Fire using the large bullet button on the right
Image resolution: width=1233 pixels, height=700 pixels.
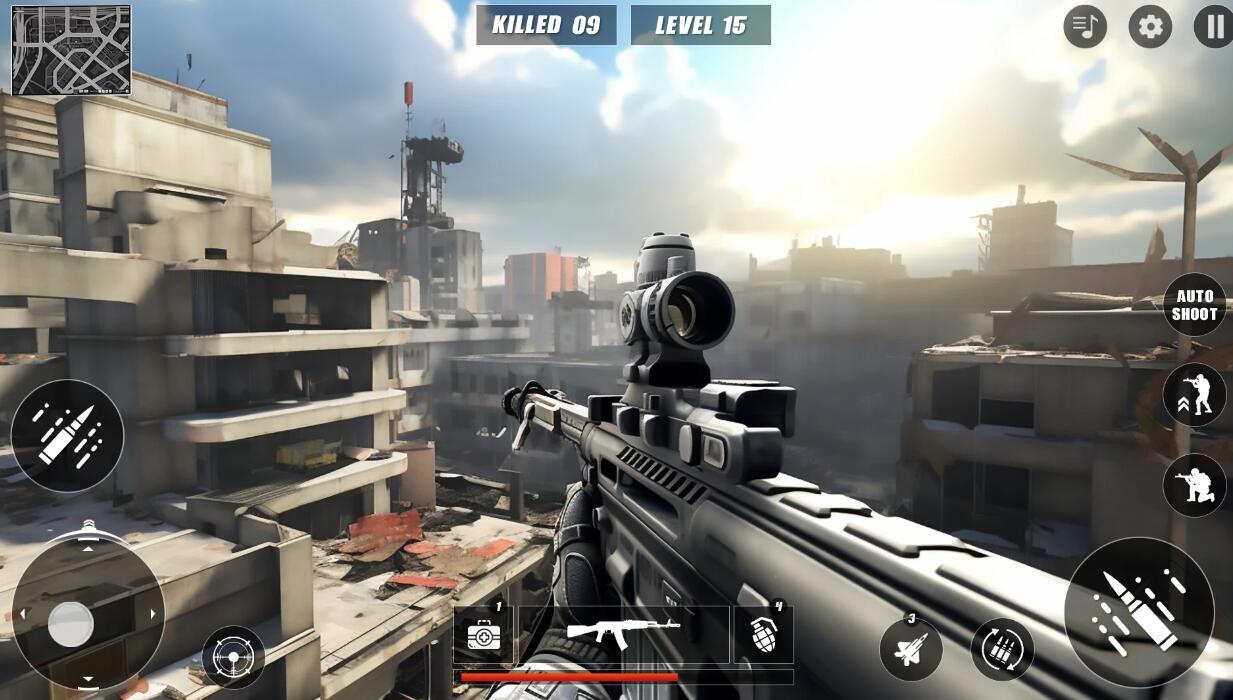[1139, 611]
